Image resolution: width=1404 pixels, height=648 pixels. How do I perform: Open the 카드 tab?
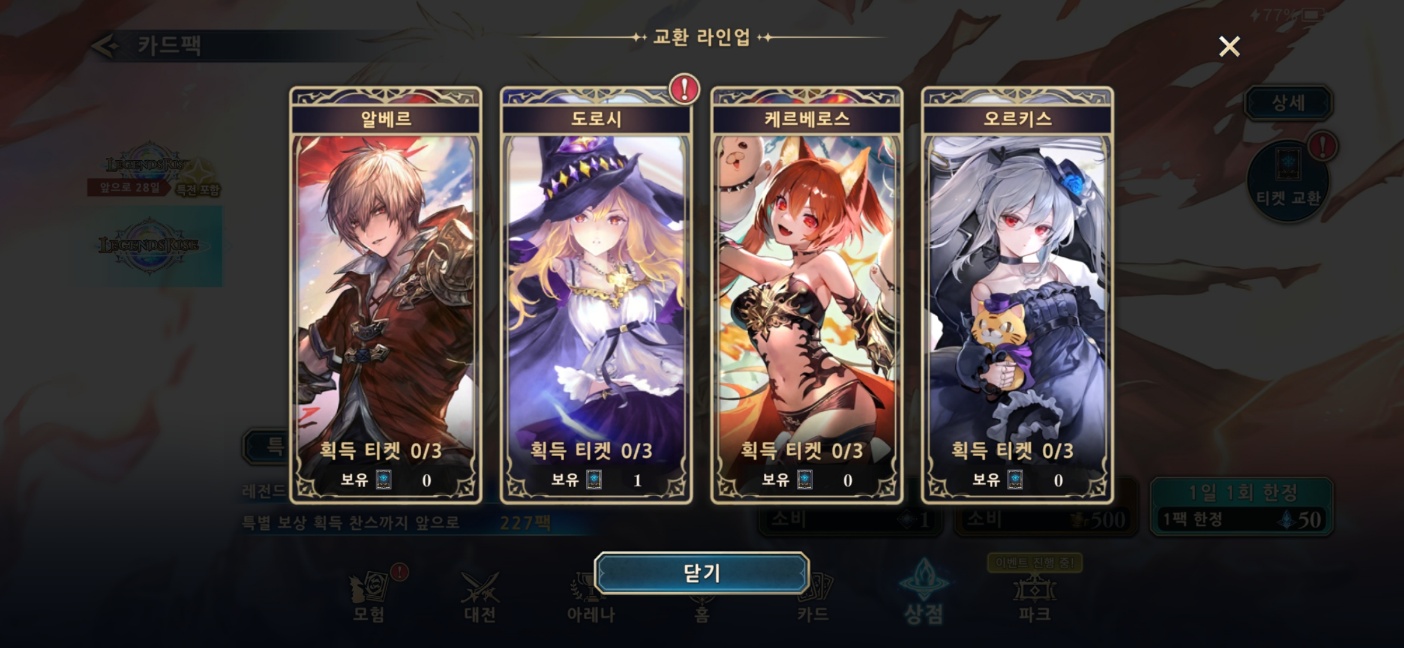[x=812, y=598]
